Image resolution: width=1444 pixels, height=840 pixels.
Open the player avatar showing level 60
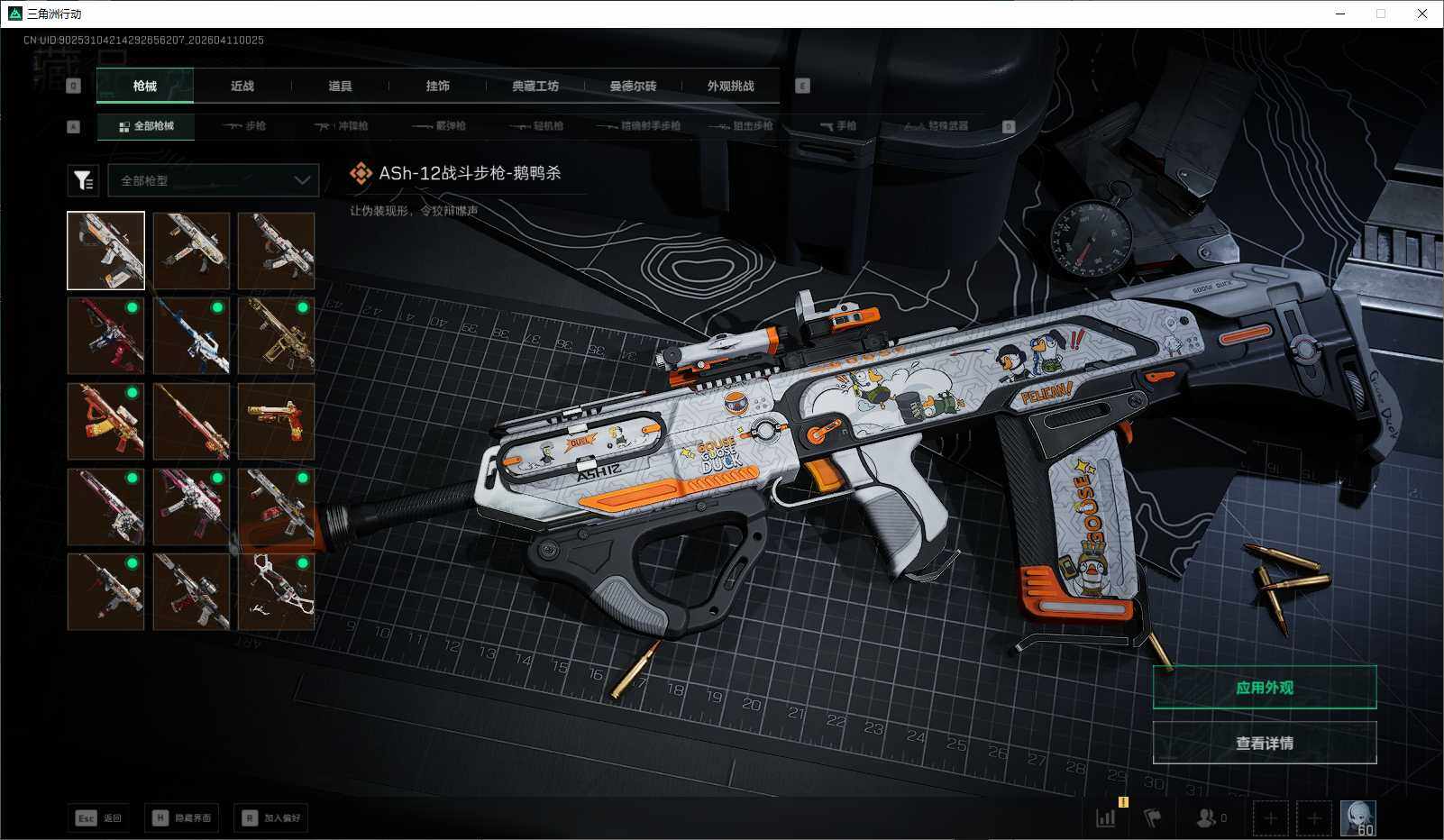[x=1357, y=817]
